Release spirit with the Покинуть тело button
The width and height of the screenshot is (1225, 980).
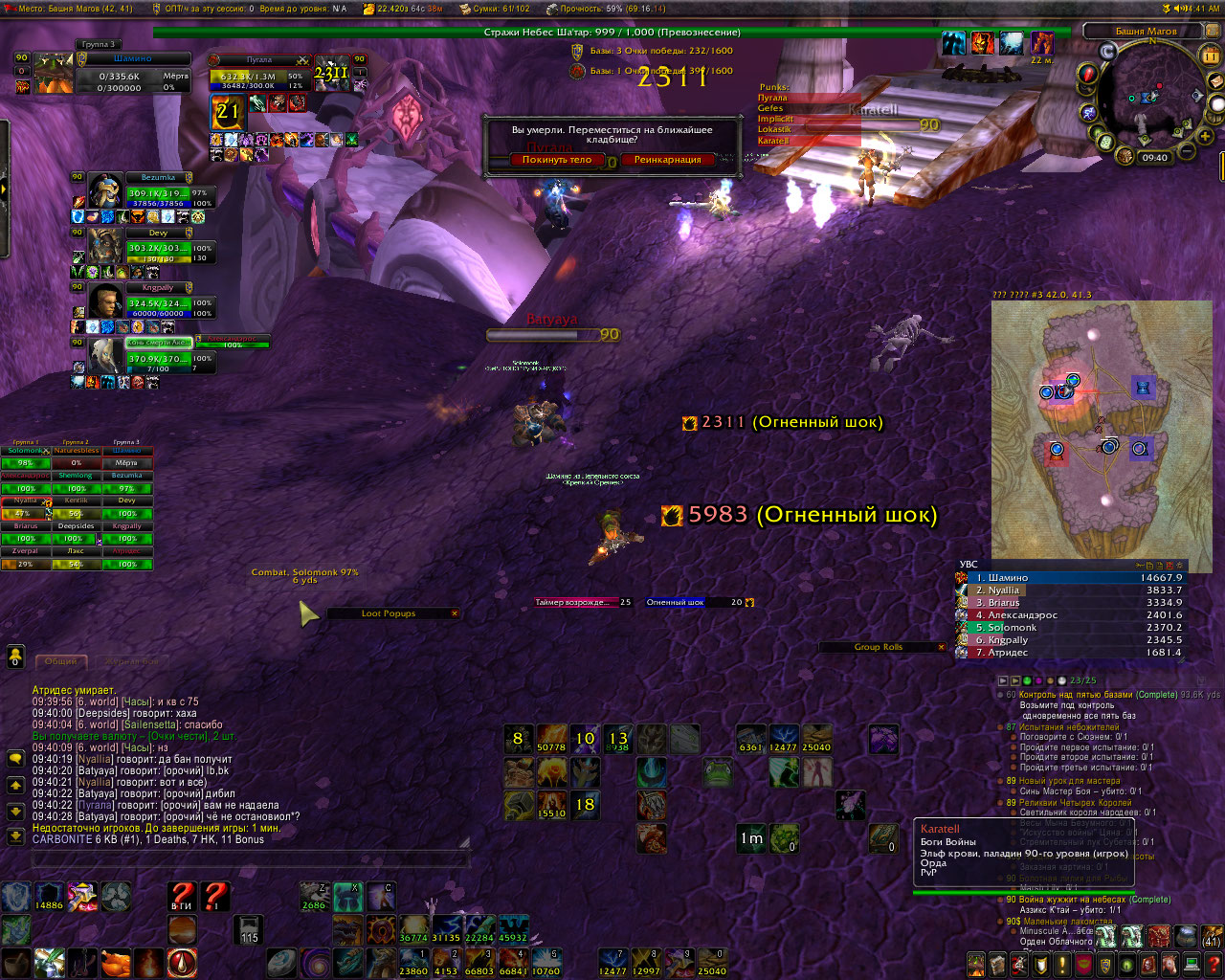557,160
